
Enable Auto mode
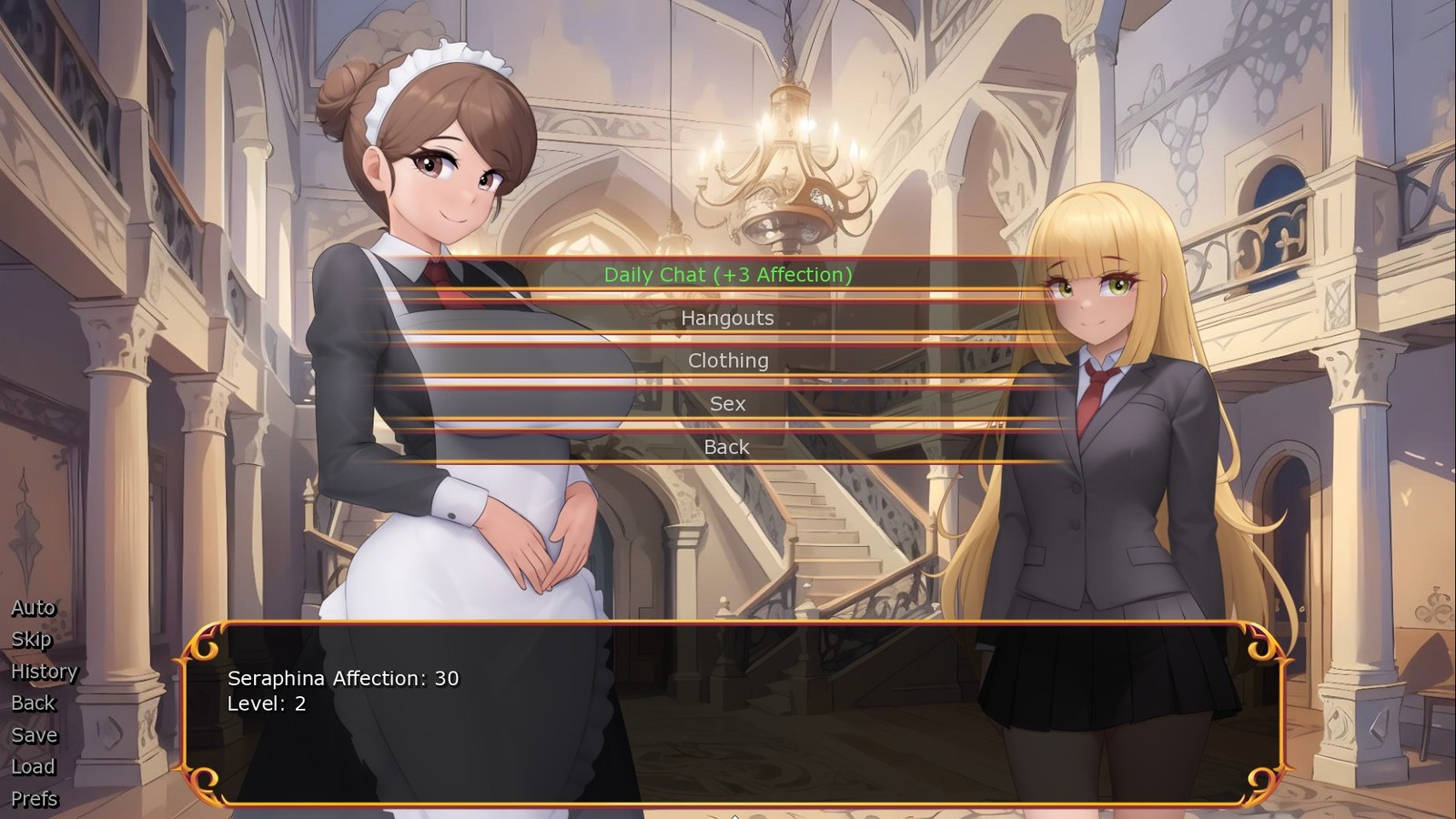coord(31,607)
